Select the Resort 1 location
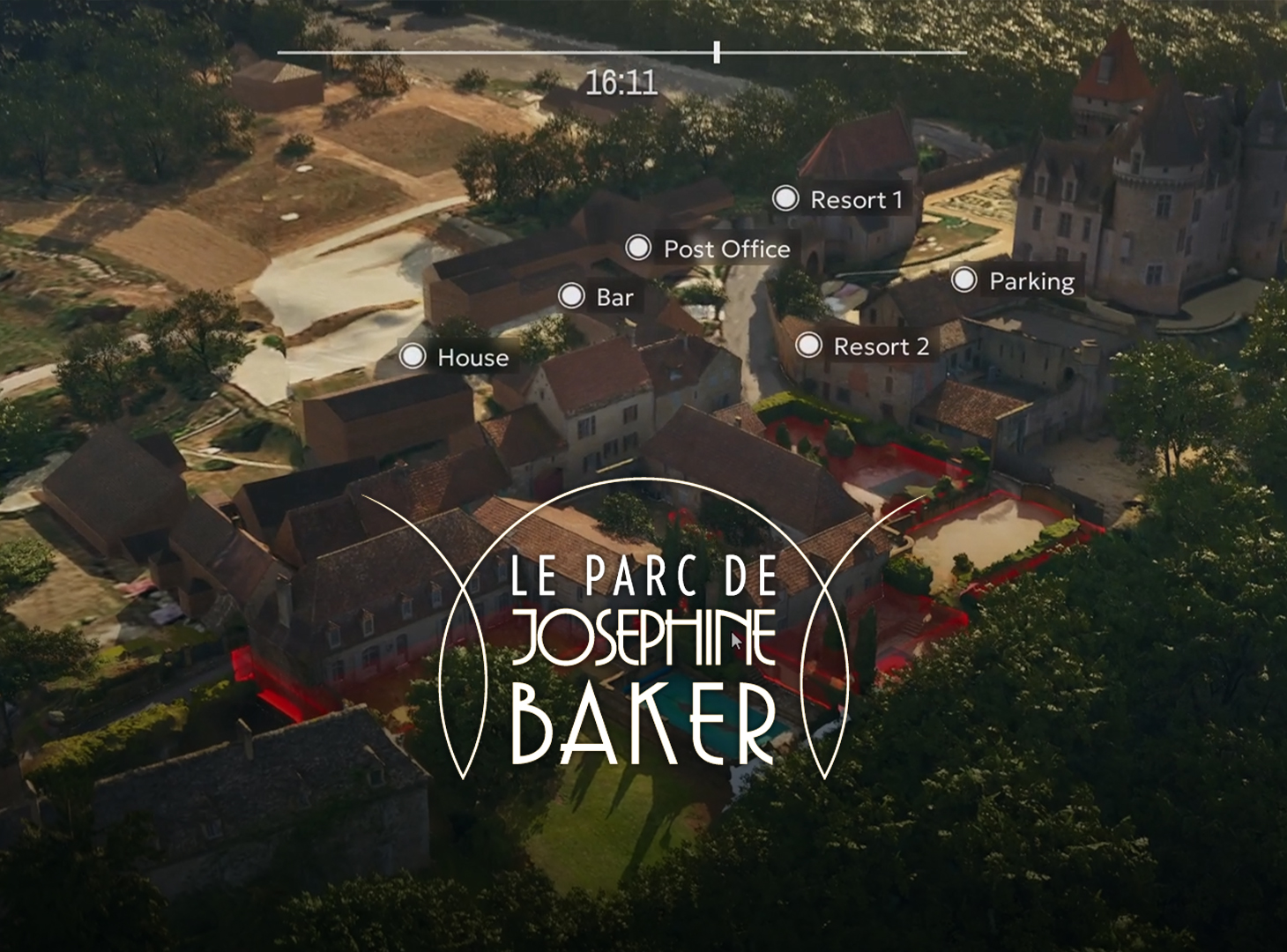The height and width of the screenshot is (952, 1287). click(x=785, y=199)
